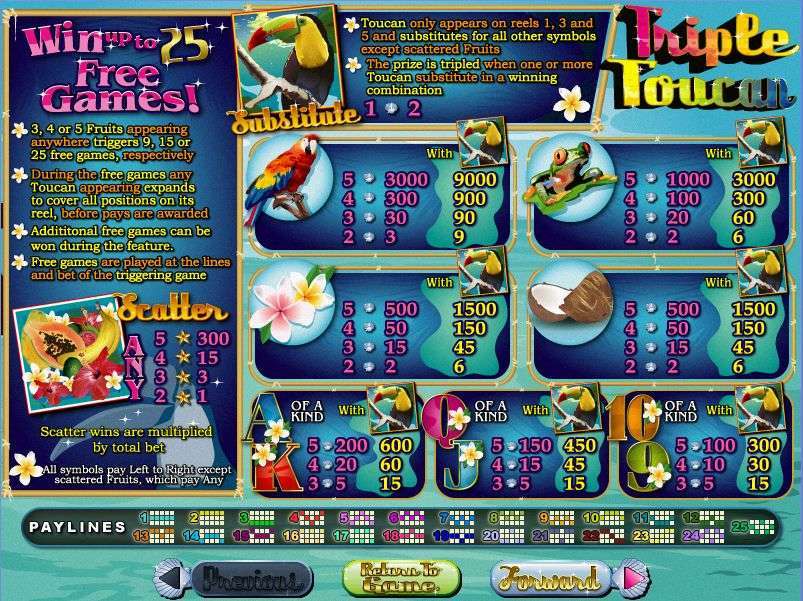Click Return To Game button
Image resolution: width=803 pixels, height=601 pixels.
[400, 578]
